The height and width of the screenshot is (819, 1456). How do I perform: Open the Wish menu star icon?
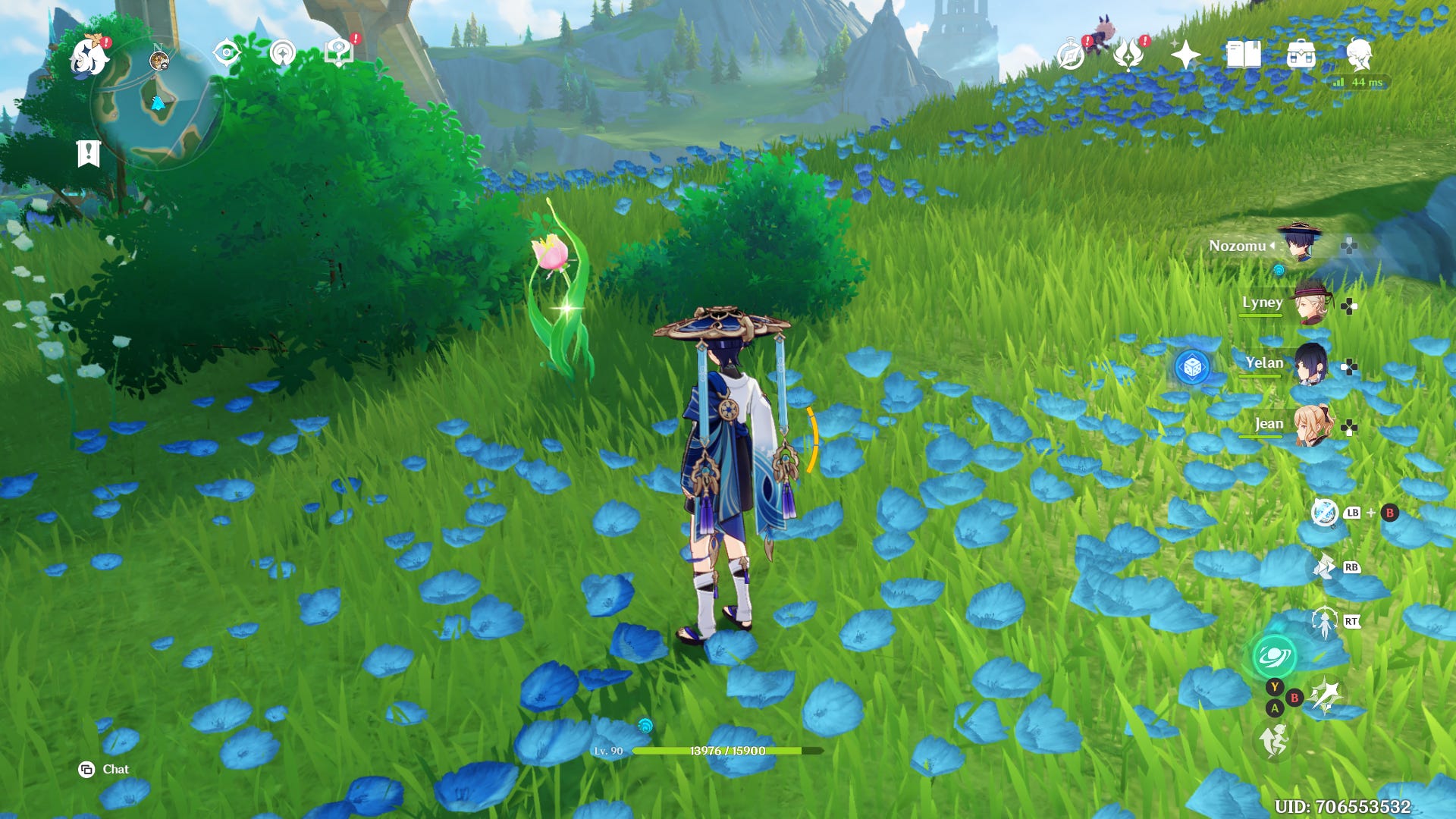pyautogui.click(x=1183, y=55)
